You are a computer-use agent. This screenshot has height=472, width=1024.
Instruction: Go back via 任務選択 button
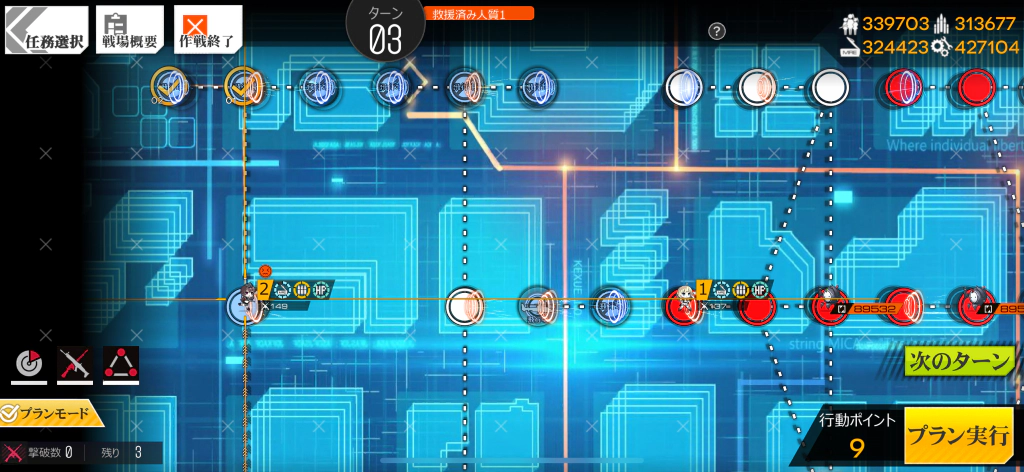45,30
